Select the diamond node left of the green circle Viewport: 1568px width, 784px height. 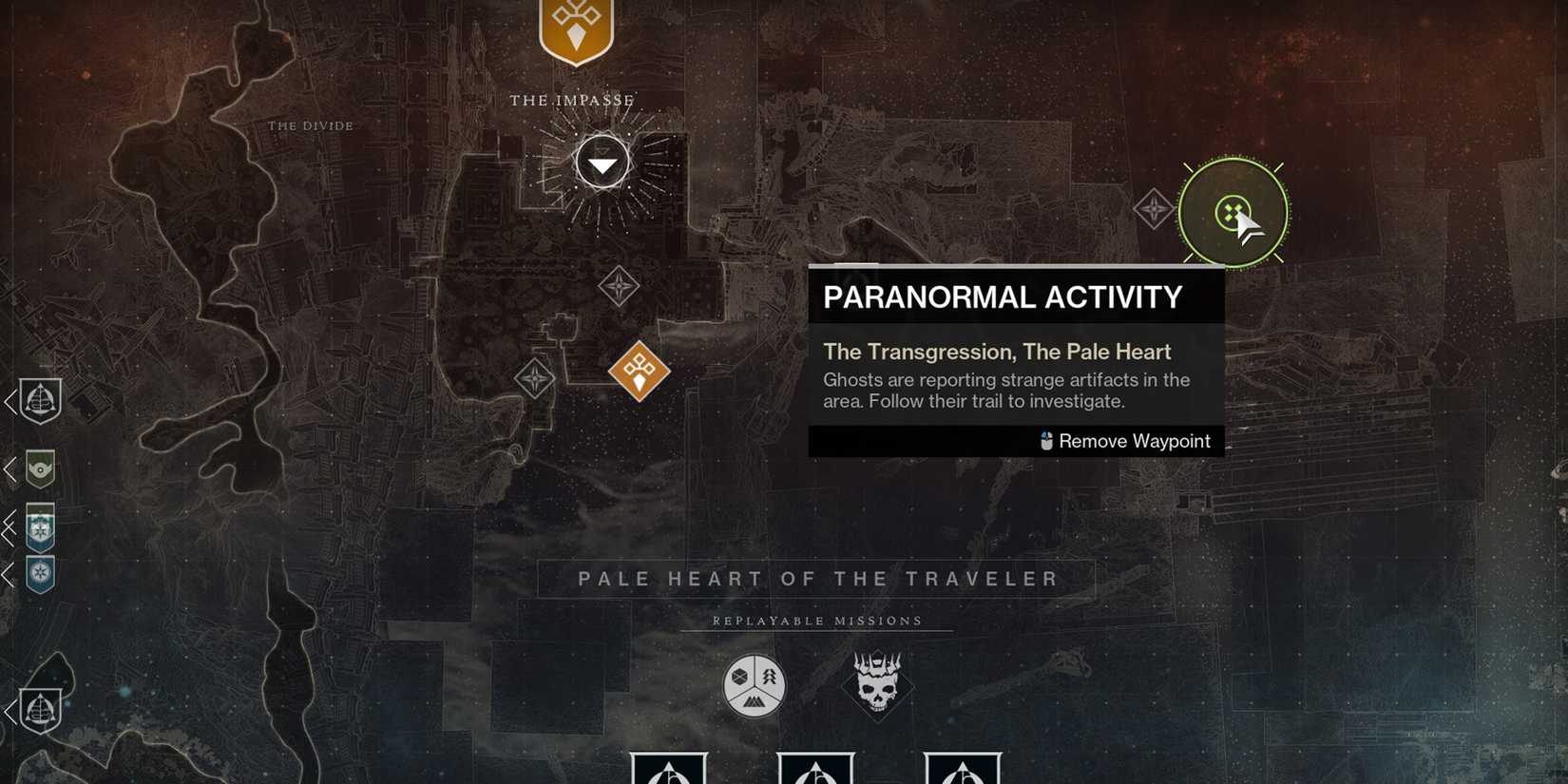(1155, 207)
